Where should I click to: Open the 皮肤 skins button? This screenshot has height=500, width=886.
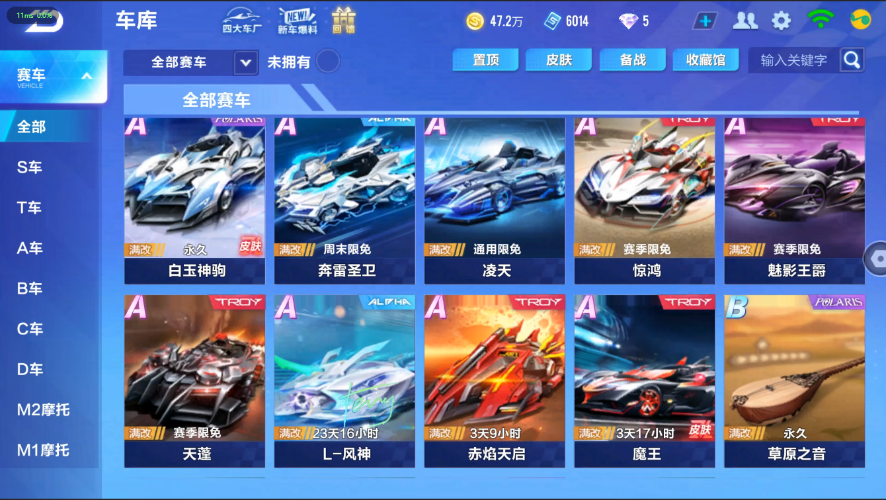pyautogui.click(x=559, y=60)
